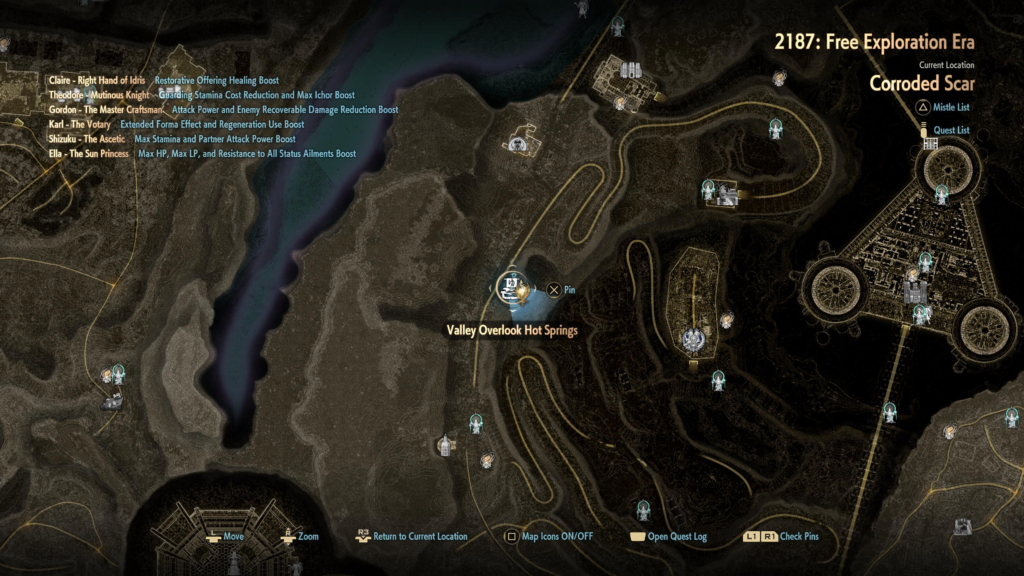Viewport: 1024px width, 576px height.
Task: Open Quest Log from the bottom bar
Action: tap(667, 537)
